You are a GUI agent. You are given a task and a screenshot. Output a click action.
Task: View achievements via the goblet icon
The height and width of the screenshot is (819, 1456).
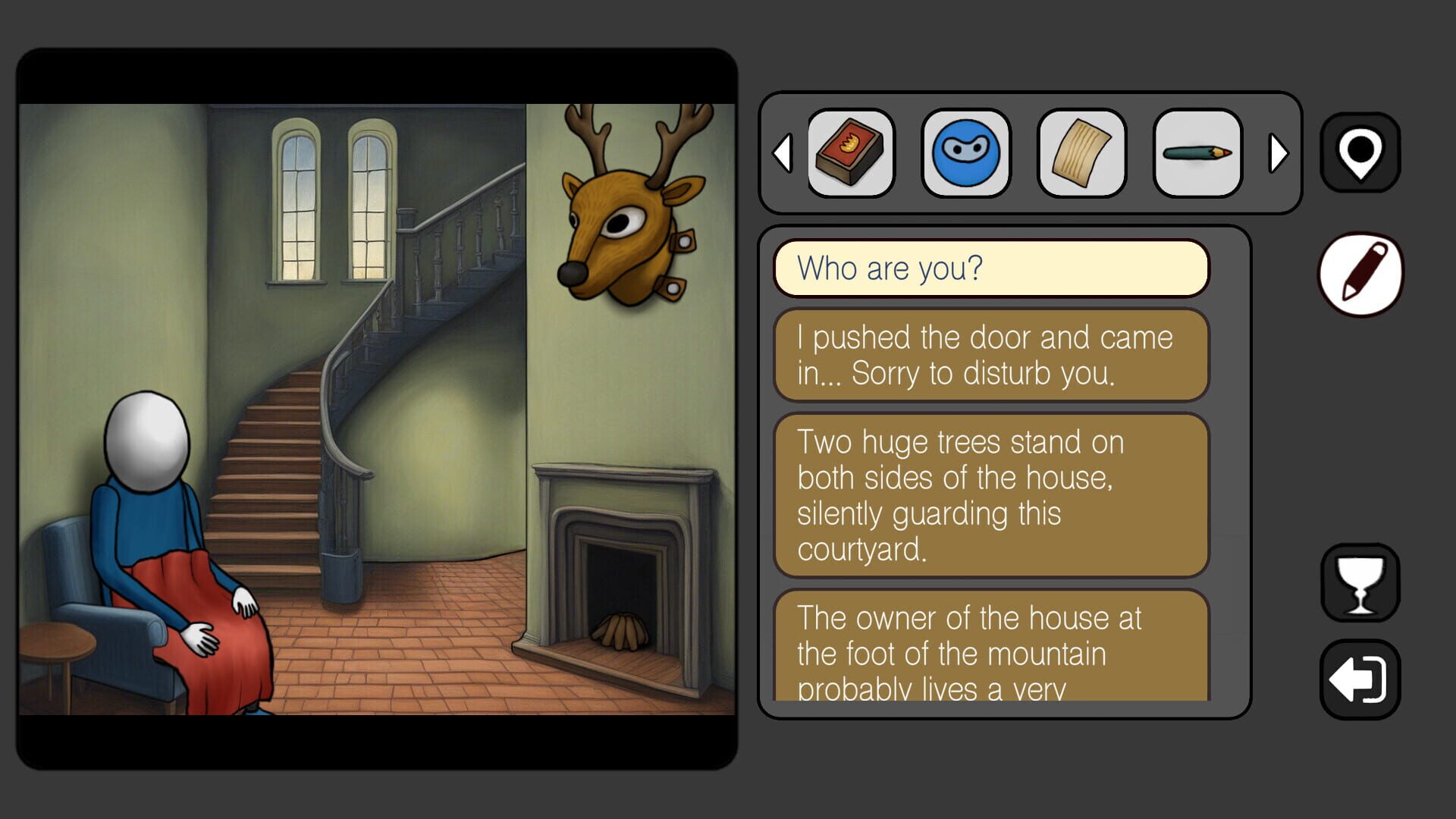1360,584
